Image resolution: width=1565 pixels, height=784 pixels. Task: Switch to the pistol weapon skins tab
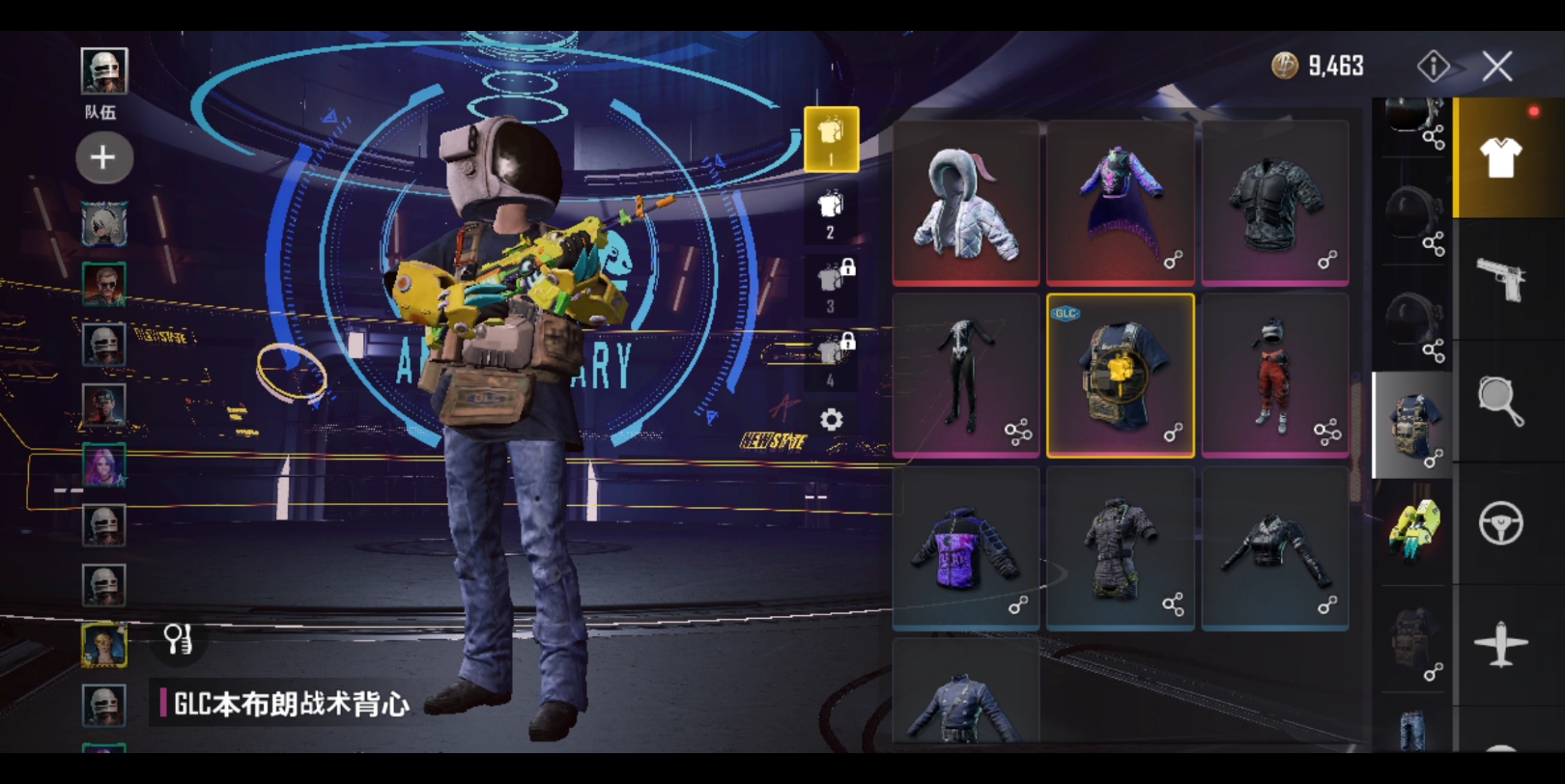(x=1500, y=279)
